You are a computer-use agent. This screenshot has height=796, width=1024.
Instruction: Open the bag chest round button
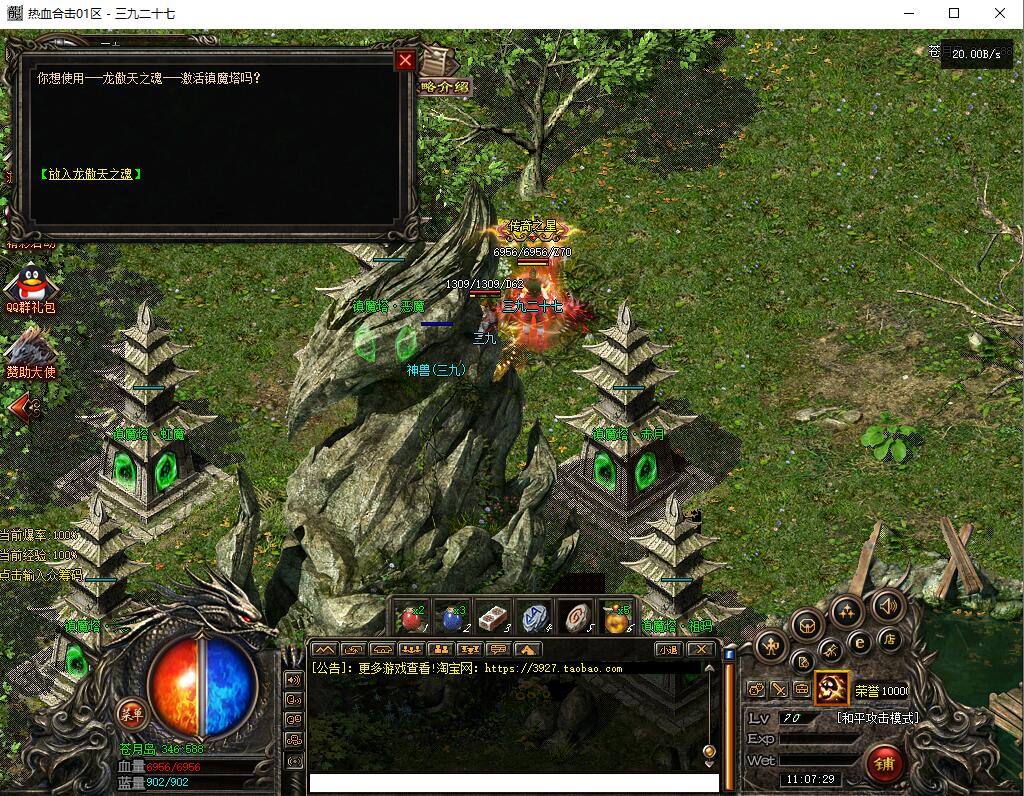pos(806,626)
